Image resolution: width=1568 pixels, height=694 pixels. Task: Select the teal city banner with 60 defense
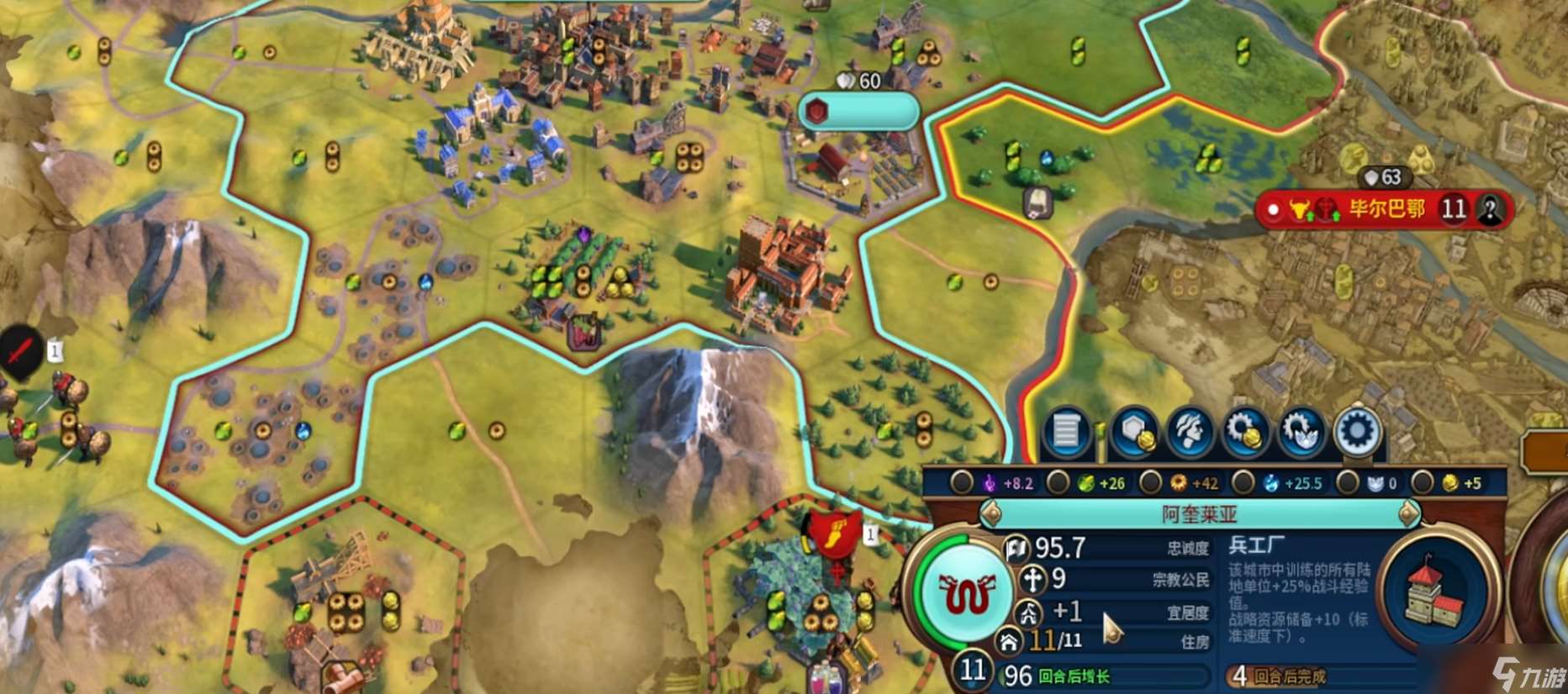click(x=858, y=112)
